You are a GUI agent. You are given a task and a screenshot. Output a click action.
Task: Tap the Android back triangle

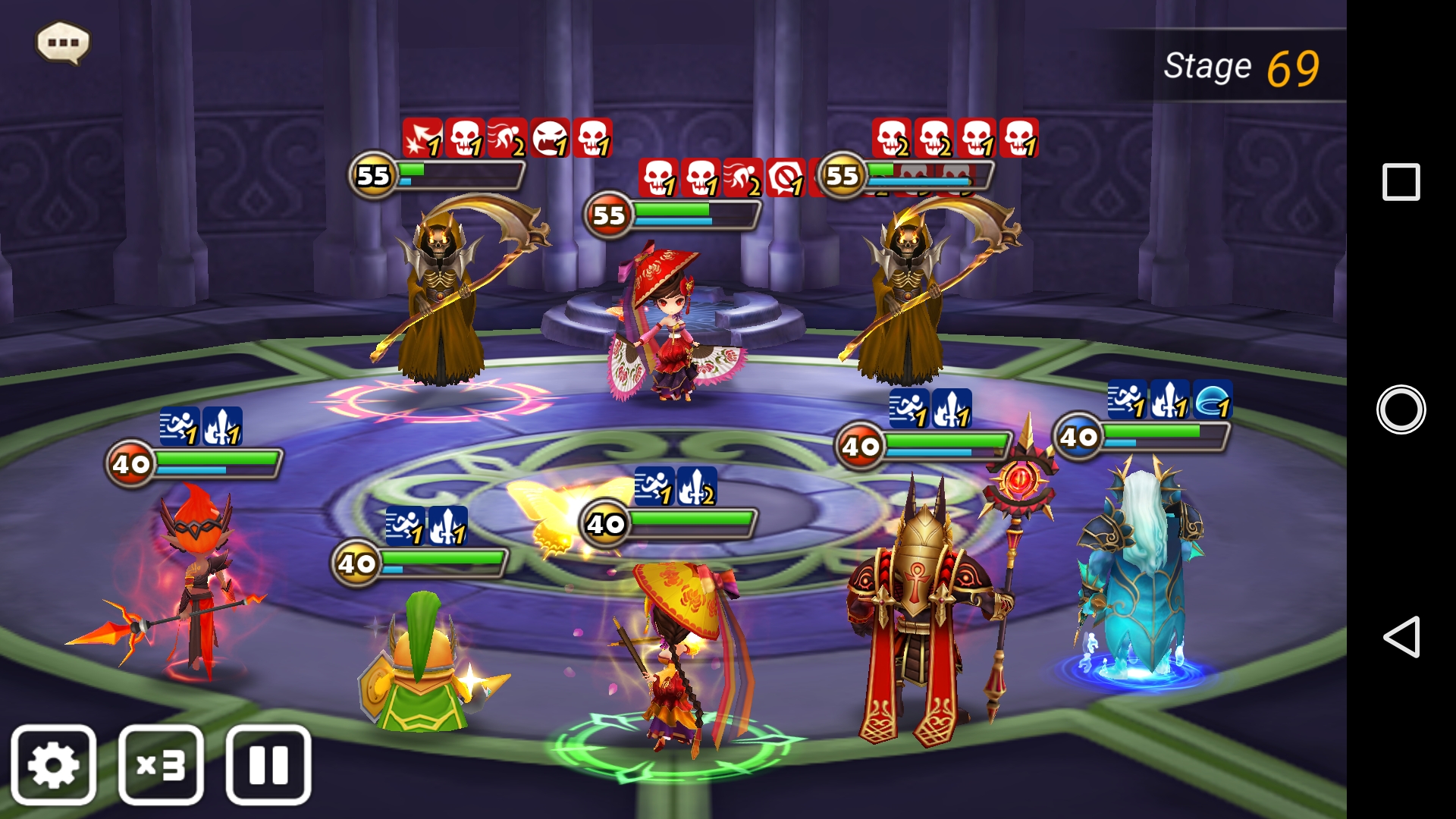1400,636
